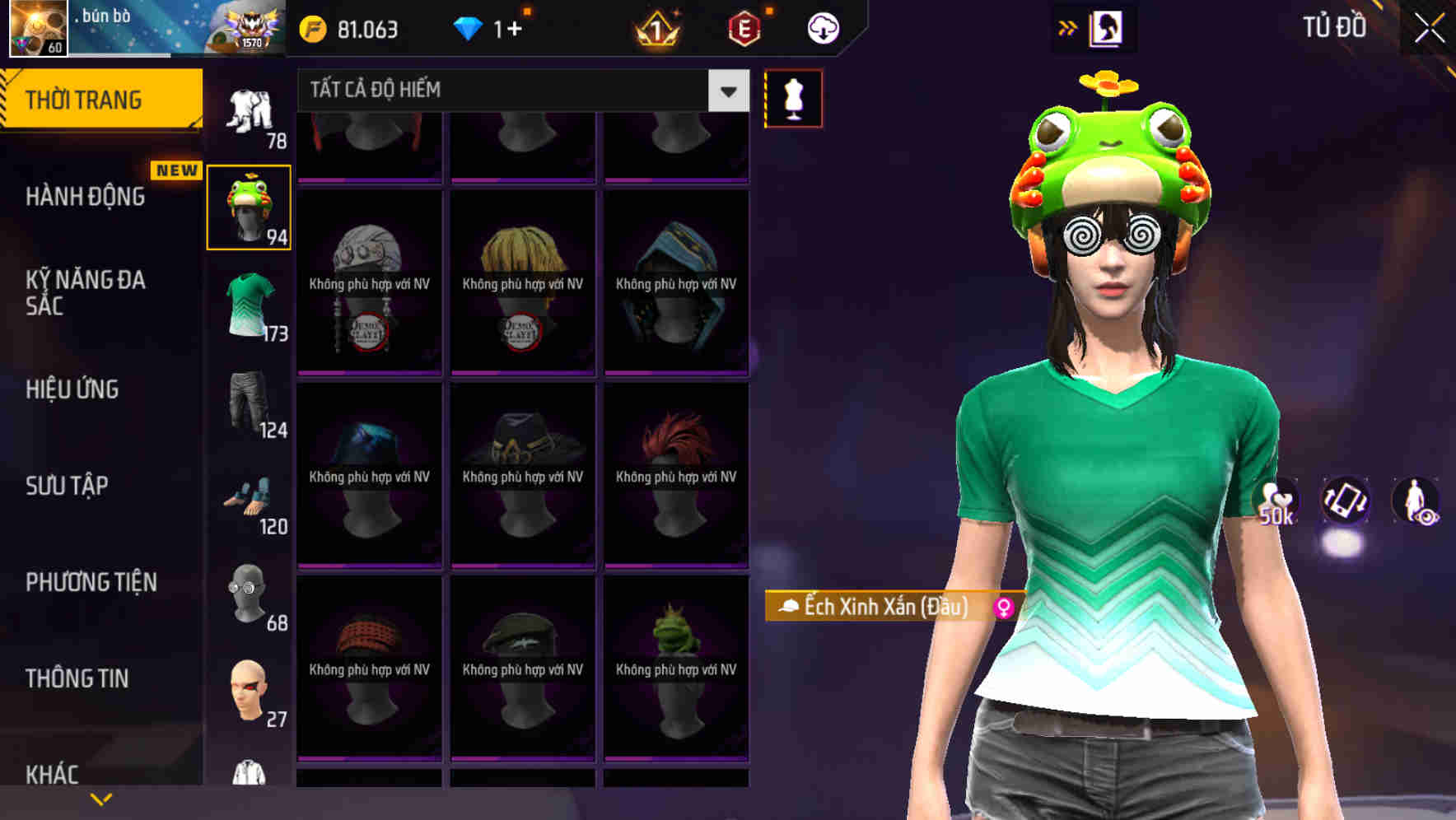Open the bún bò player profile banner
Screen dimensions: 1456x820
107,27
